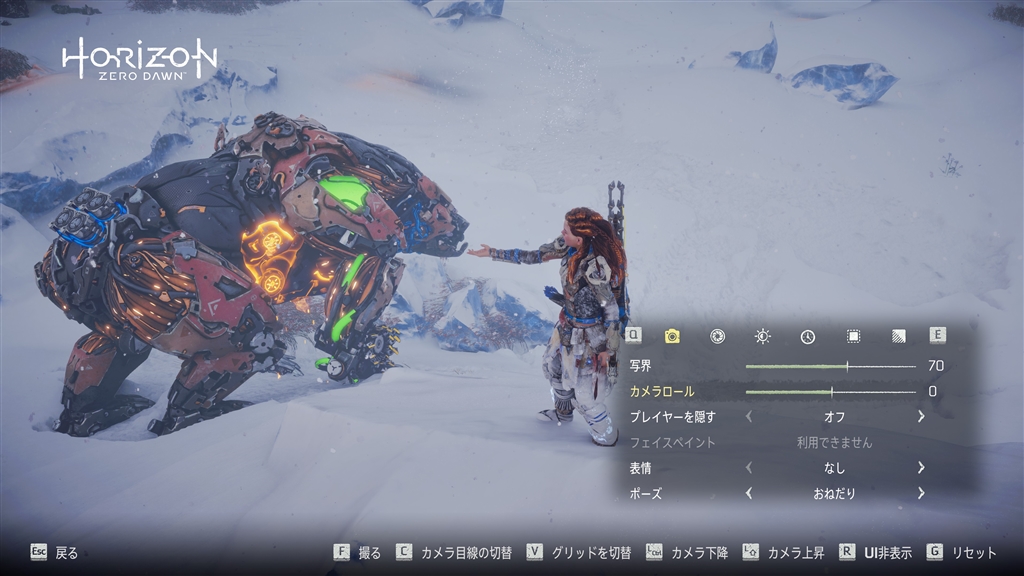The width and height of the screenshot is (1024, 576).
Task: Switch to the aperture depth-of-field tab
Action: click(717, 336)
